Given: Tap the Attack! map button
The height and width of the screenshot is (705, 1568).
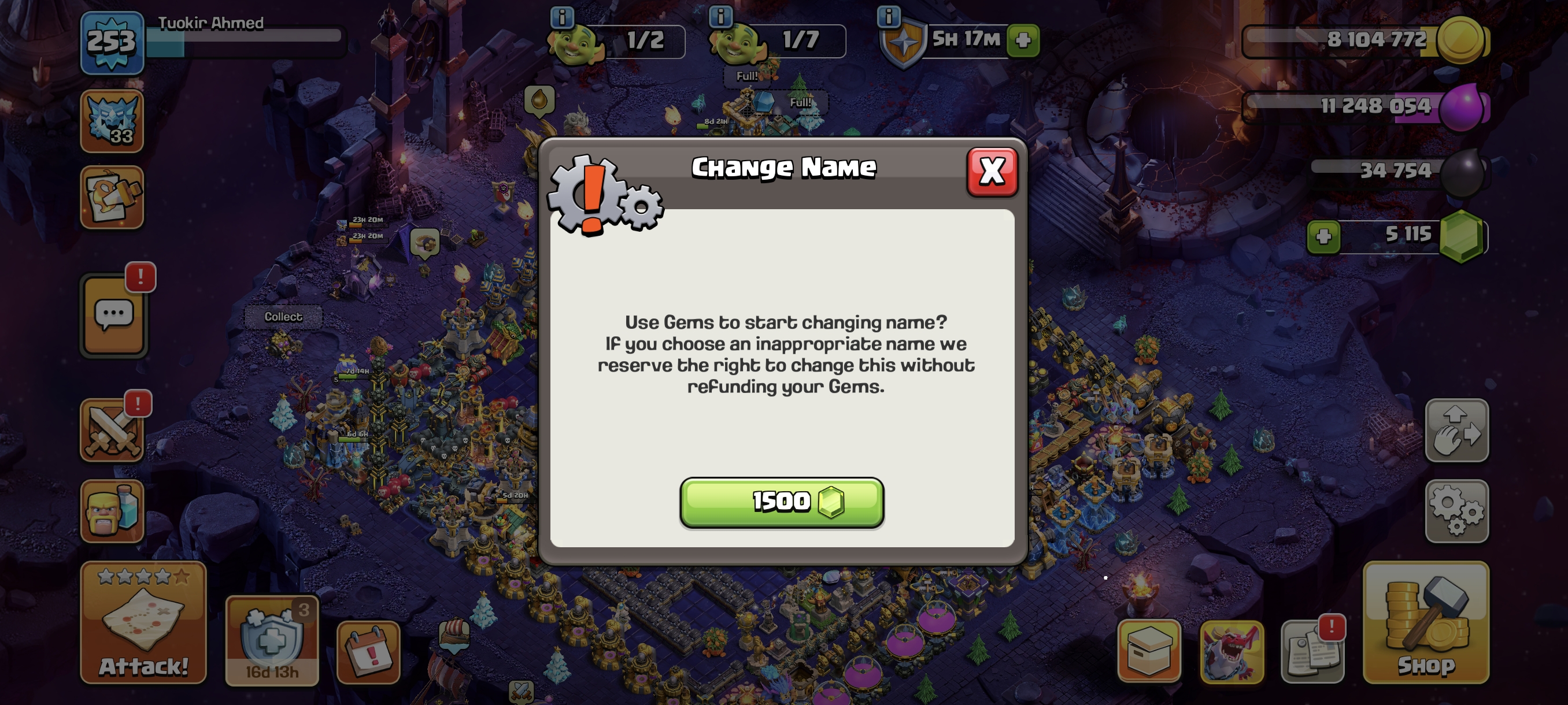Looking at the screenshot, I should point(143,622).
